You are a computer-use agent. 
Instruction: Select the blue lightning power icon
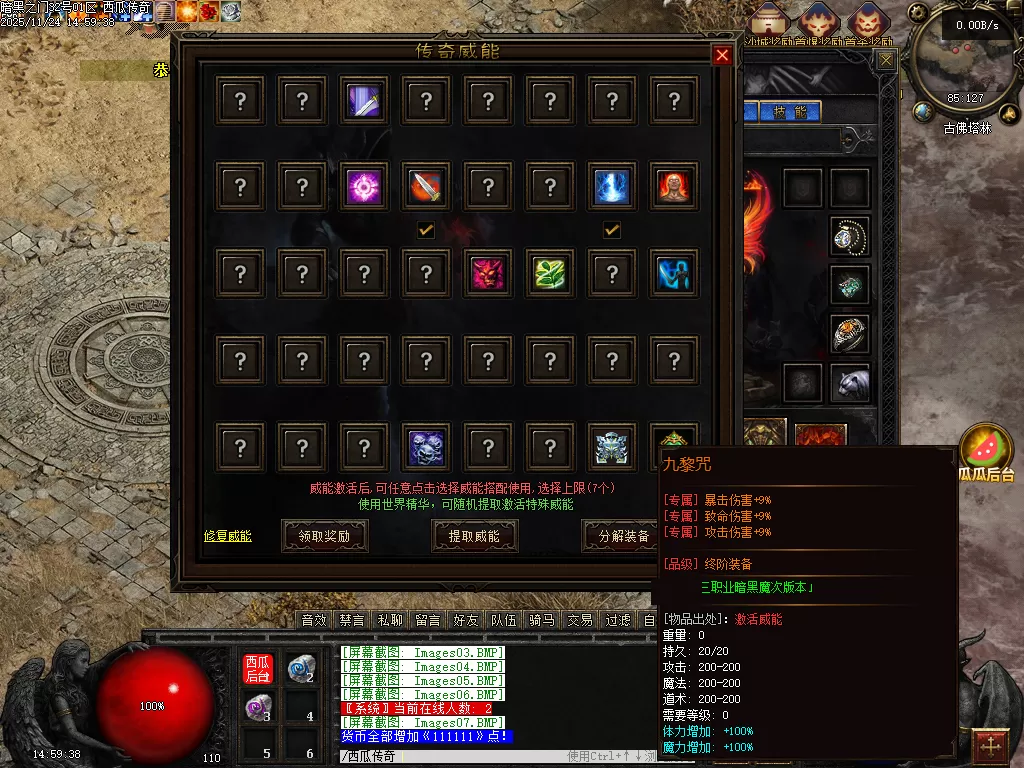pyautogui.click(x=612, y=187)
